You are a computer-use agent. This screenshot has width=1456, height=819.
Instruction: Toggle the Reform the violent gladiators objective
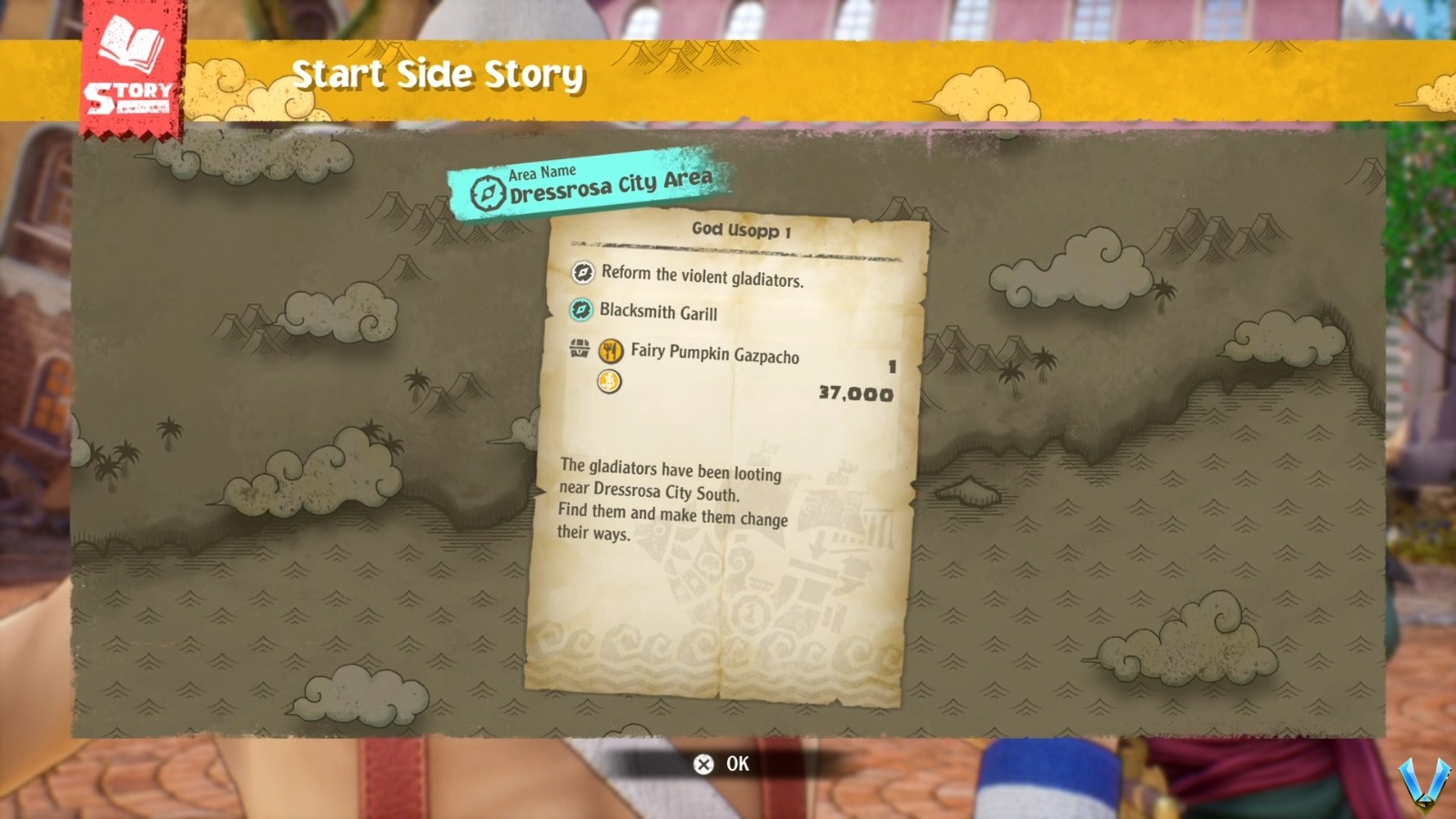(701, 272)
